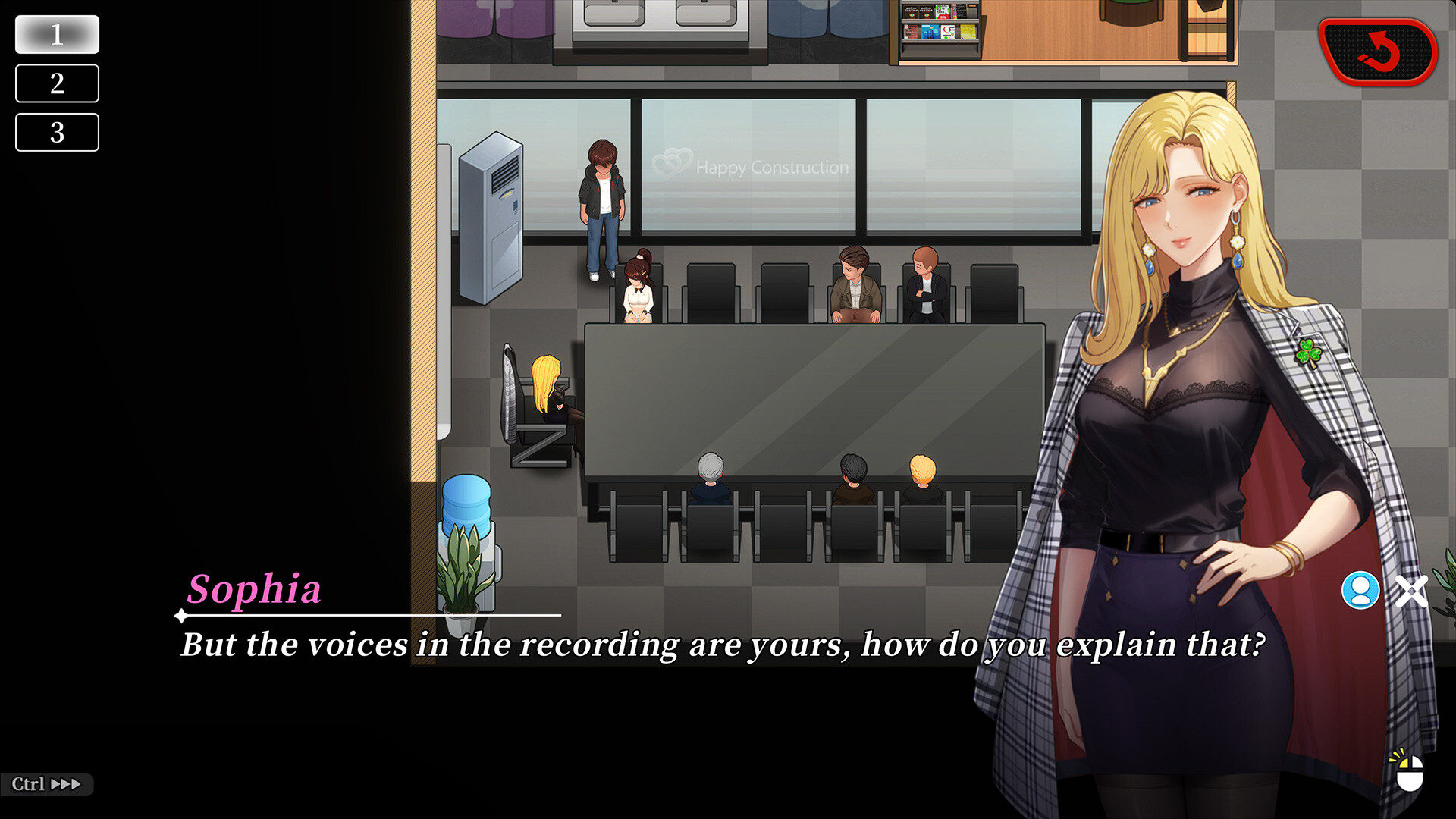Close the dialogue with the X icon
Viewport: 1456px width, 819px height.
[x=1411, y=591]
